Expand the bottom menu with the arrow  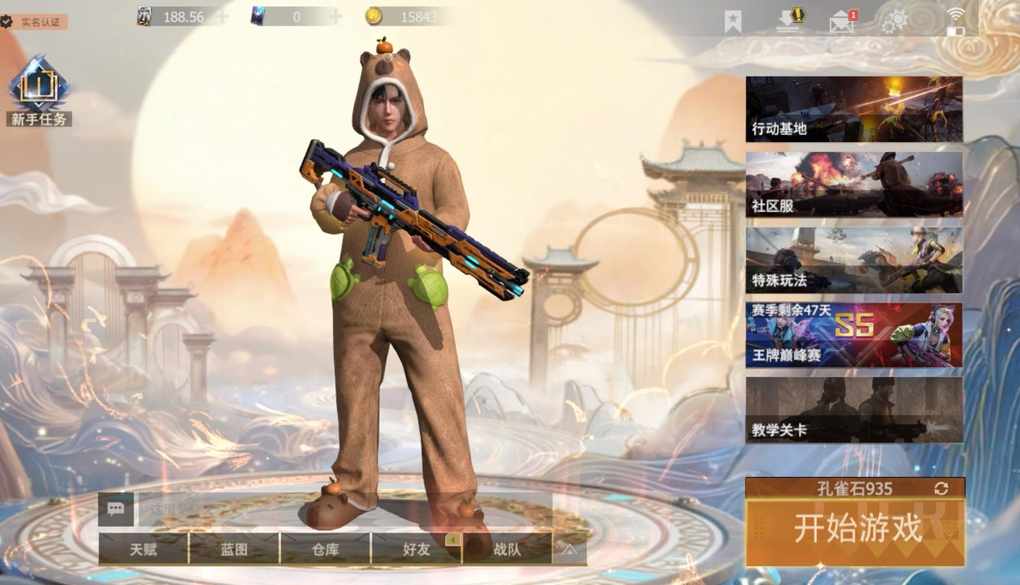[x=569, y=548]
